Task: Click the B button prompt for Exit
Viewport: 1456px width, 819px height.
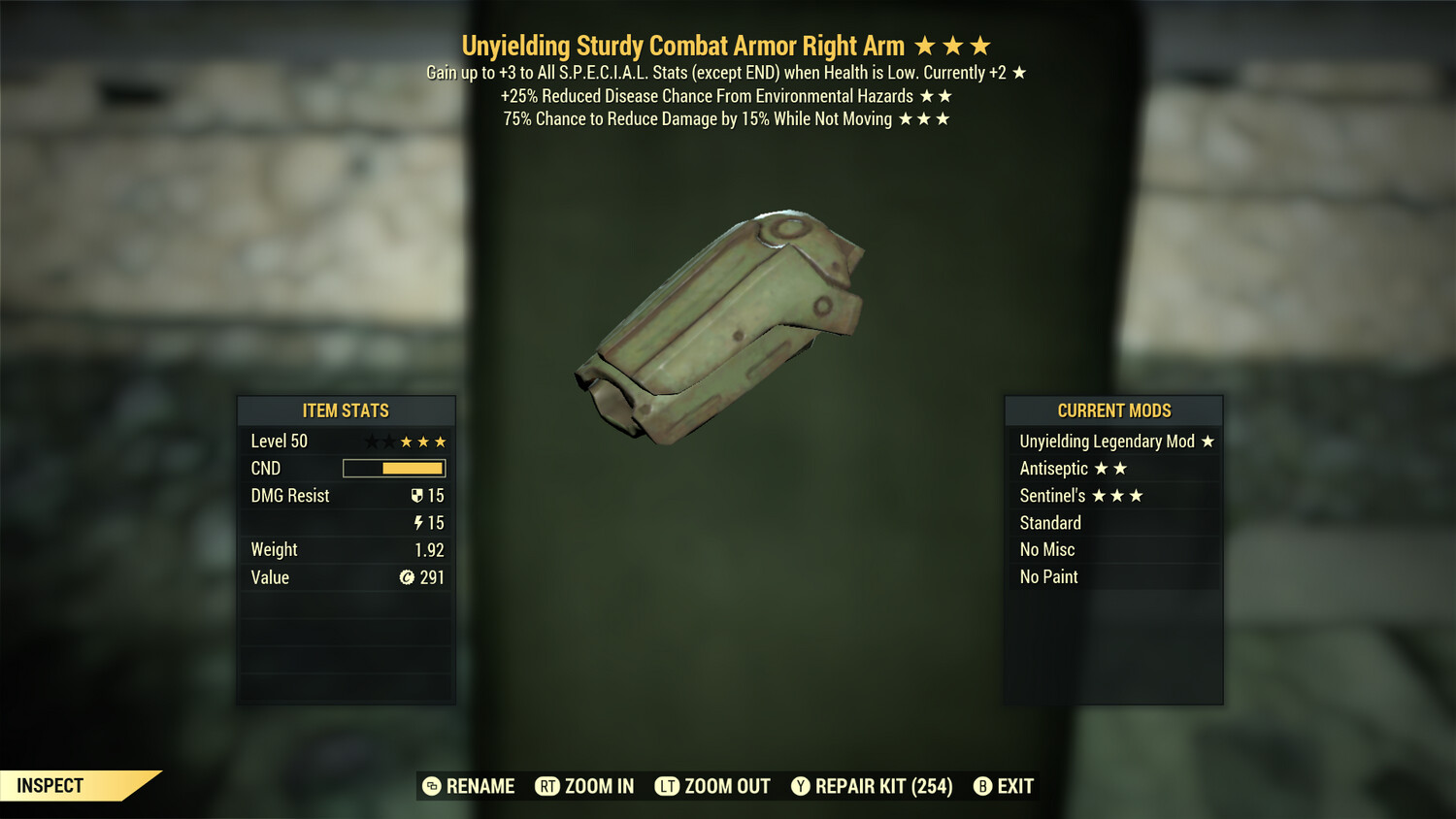Action: [983, 786]
